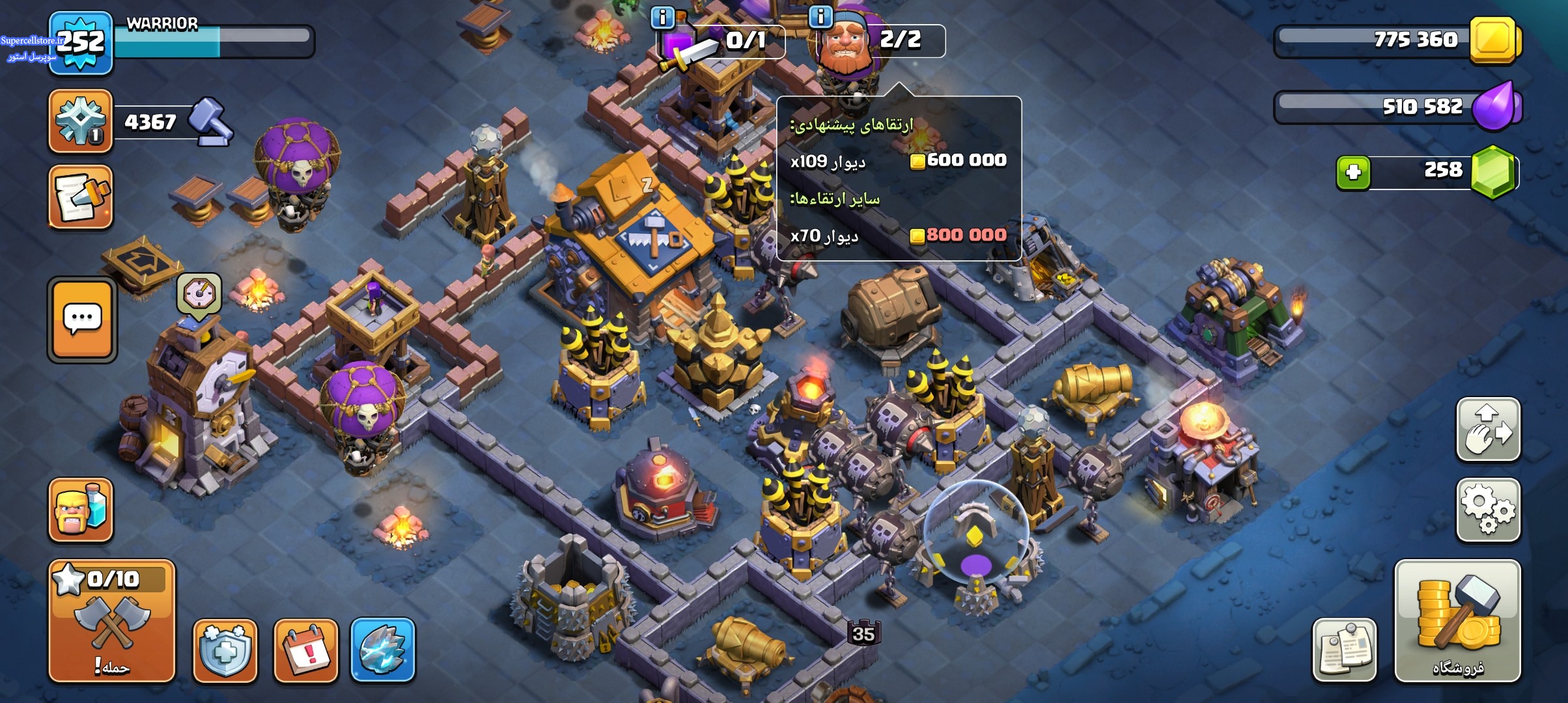Open the settings gears button

[x=1488, y=510]
